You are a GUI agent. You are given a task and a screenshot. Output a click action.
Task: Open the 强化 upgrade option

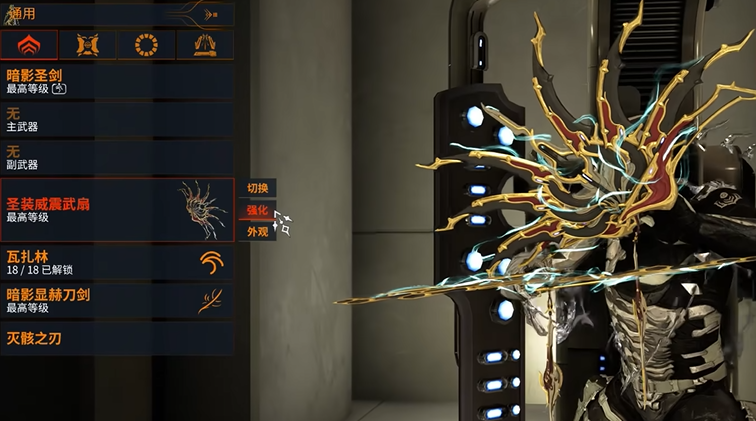coord(257,210)
